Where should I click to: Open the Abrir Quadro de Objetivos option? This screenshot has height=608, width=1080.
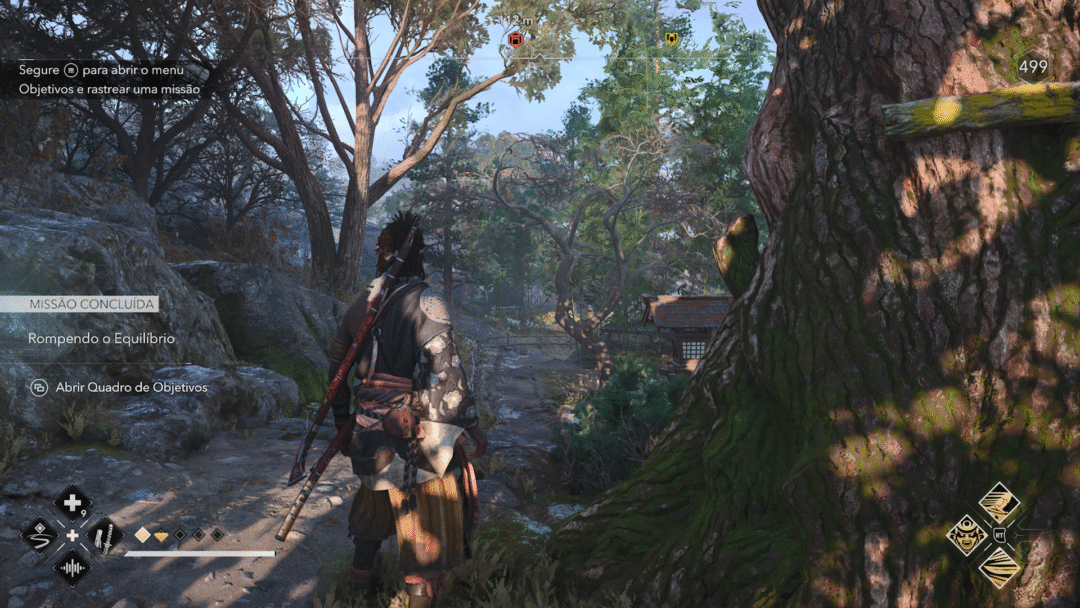pos(131,387)
